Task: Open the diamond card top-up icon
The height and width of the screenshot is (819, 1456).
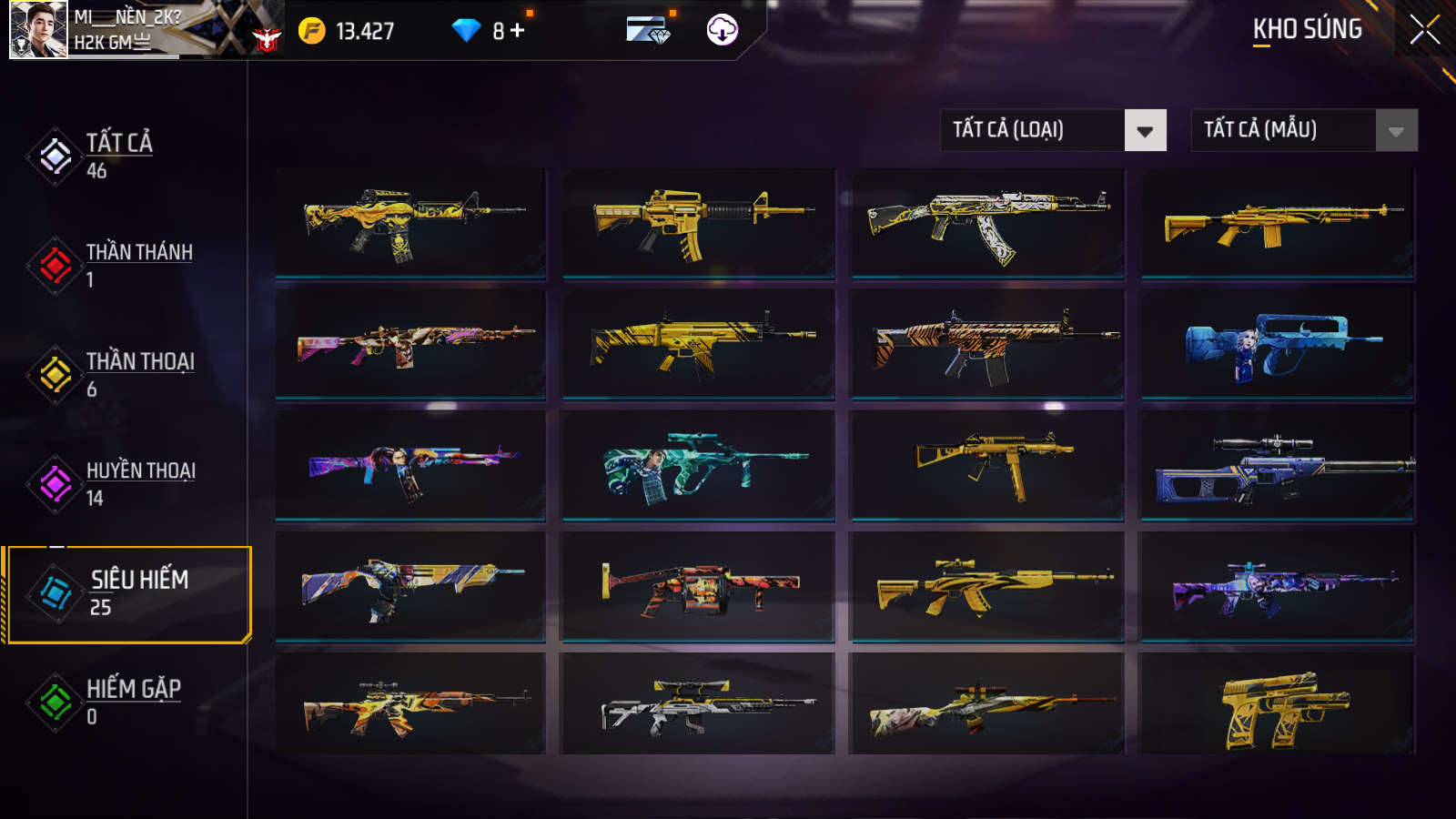Action: point(648,31)
